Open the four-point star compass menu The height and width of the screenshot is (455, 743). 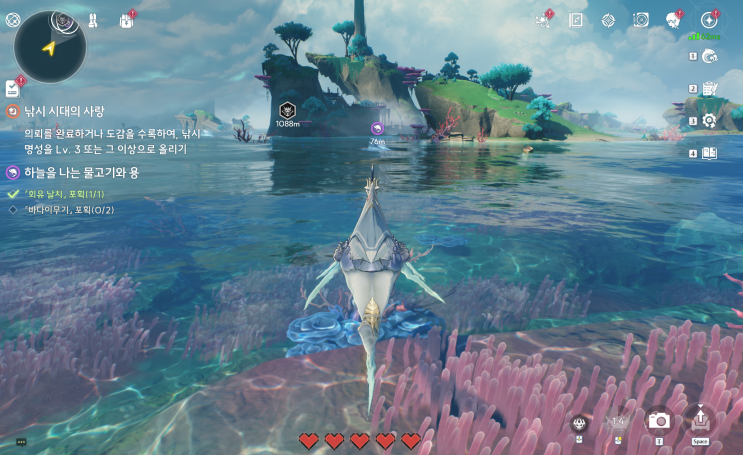point(709,20)
